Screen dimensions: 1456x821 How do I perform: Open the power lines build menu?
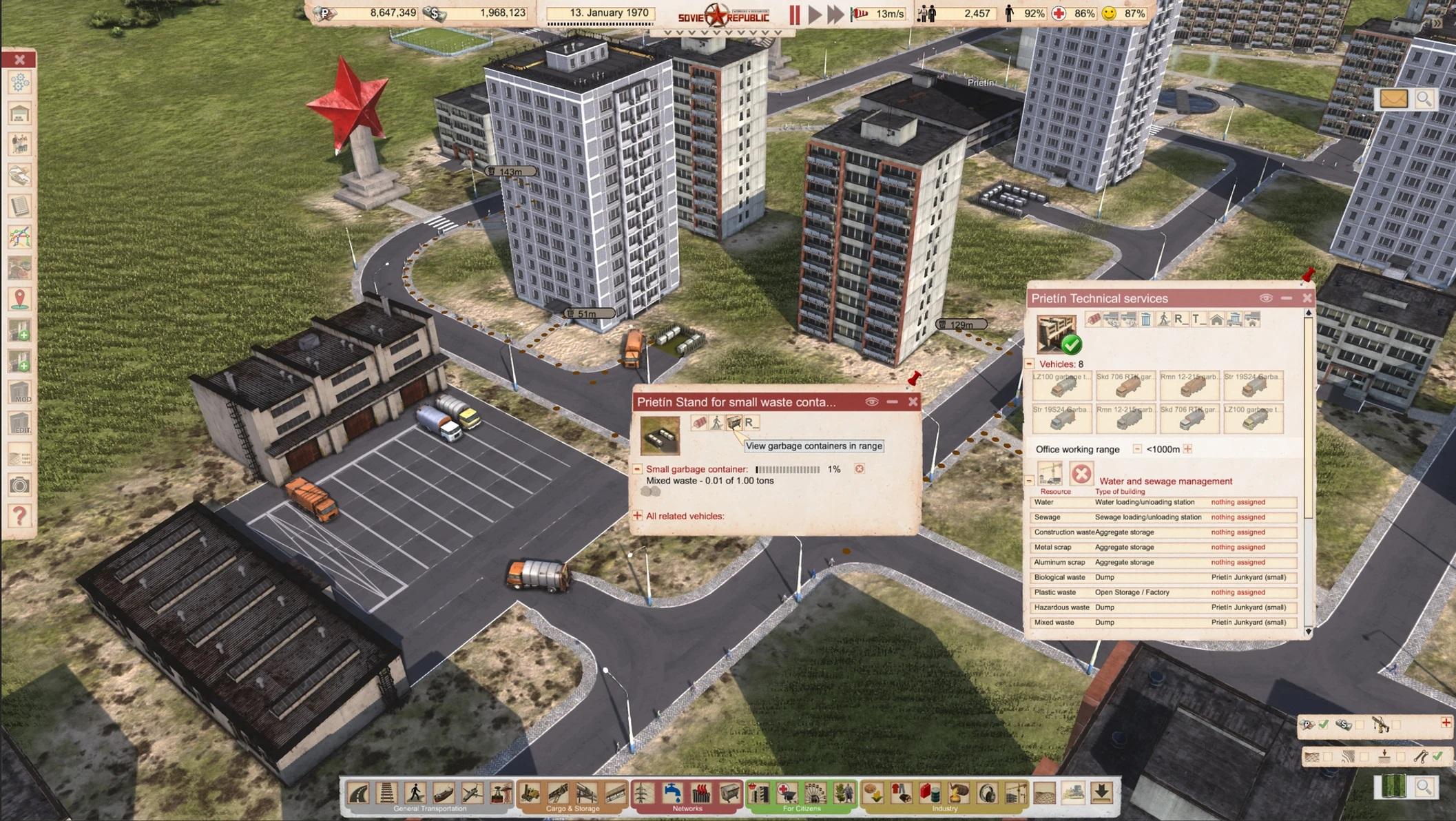point(643,793)
